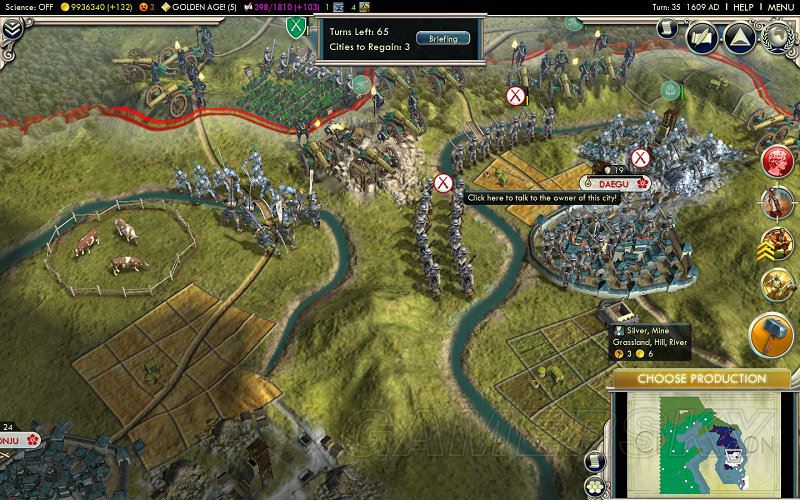Open the scroll notification log icon
The width and height of the screenshot is (800, 500).
tap(667, 29)
